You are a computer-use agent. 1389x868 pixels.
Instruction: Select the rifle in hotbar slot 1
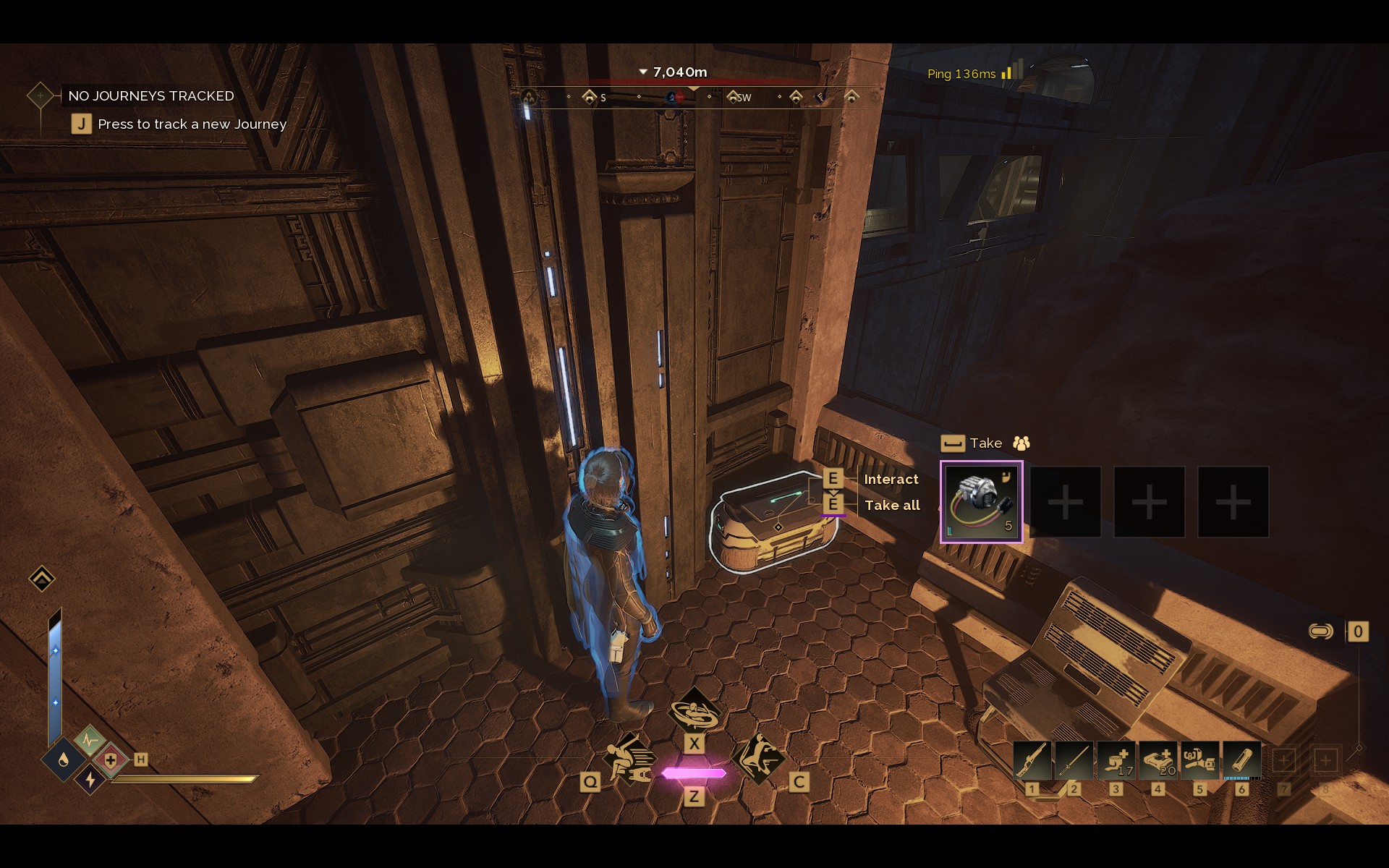tap(1032, 760)
